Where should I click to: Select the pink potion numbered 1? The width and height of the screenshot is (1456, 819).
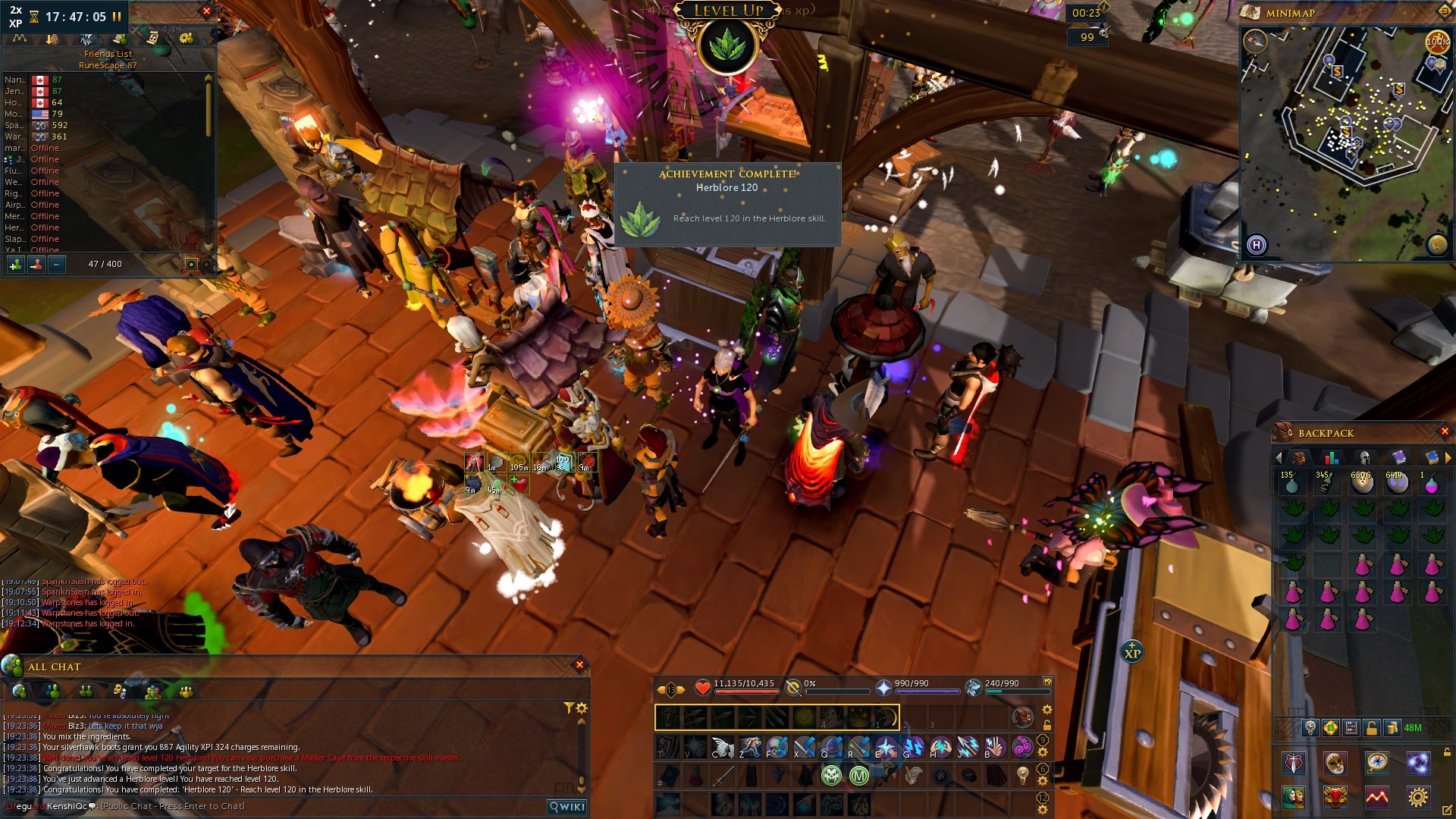tap(1431, 483)
